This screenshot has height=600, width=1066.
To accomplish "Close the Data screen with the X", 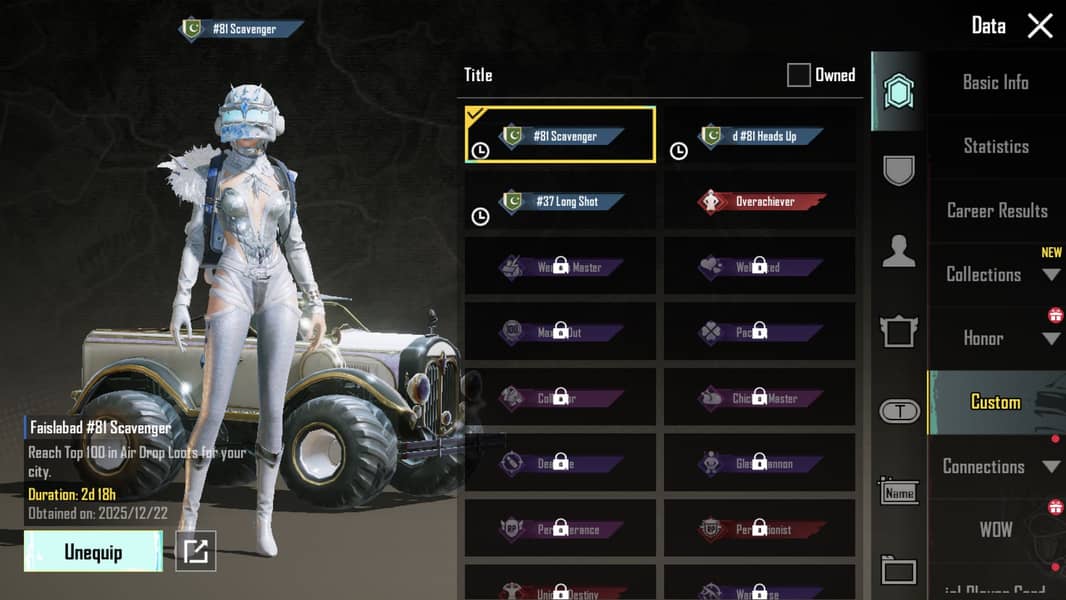I will 1040,26.
